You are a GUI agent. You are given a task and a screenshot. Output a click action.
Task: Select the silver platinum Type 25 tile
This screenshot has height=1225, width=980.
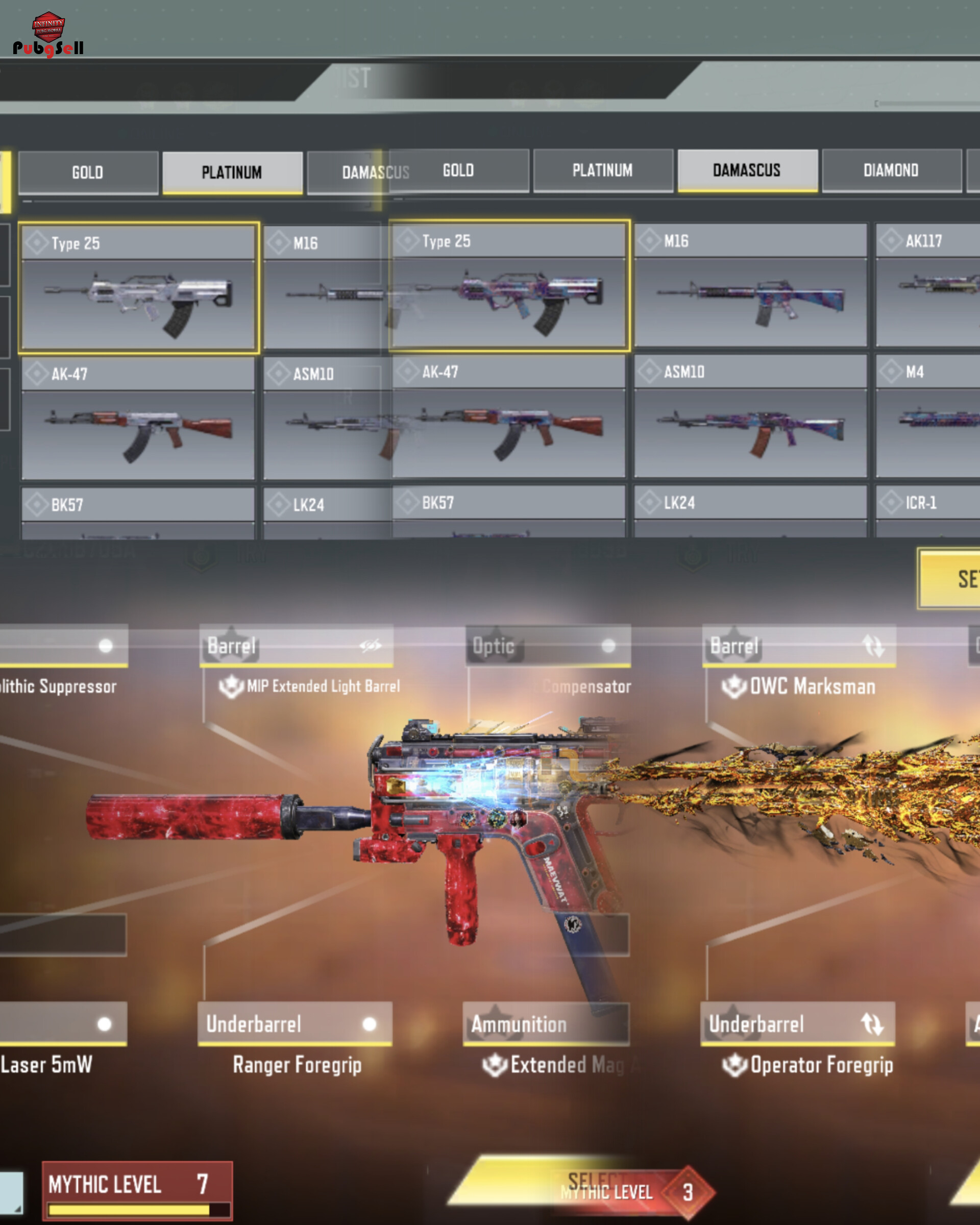pyautogui.click(x=139, y=287)
